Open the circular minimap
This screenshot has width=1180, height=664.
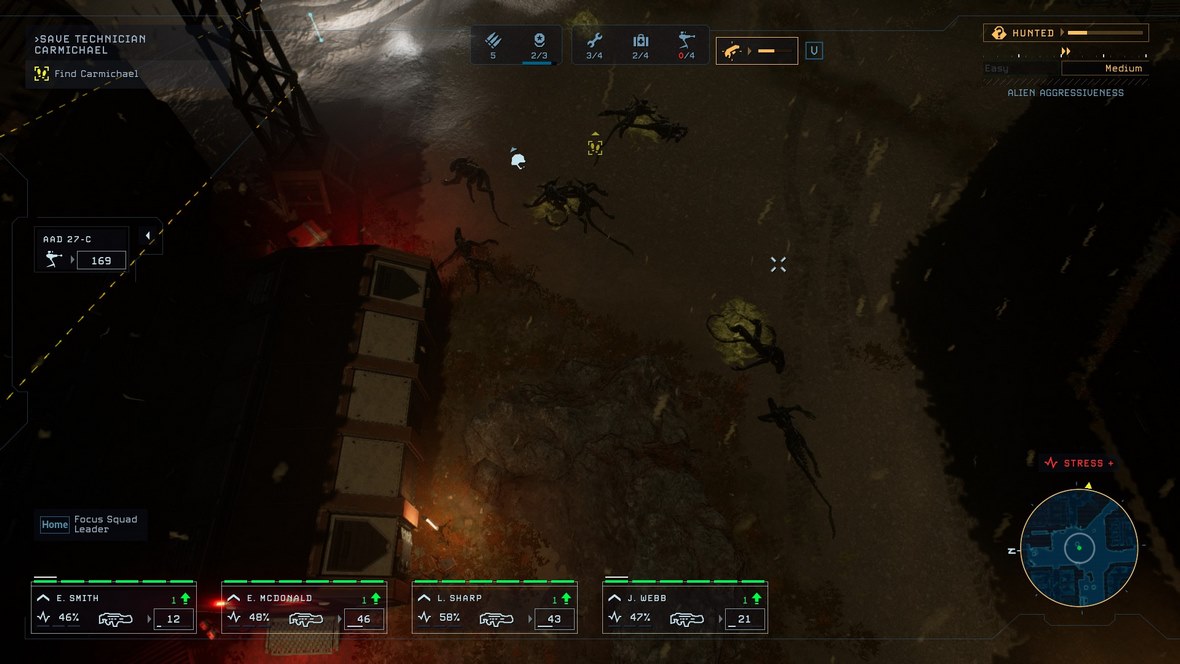1079,547
